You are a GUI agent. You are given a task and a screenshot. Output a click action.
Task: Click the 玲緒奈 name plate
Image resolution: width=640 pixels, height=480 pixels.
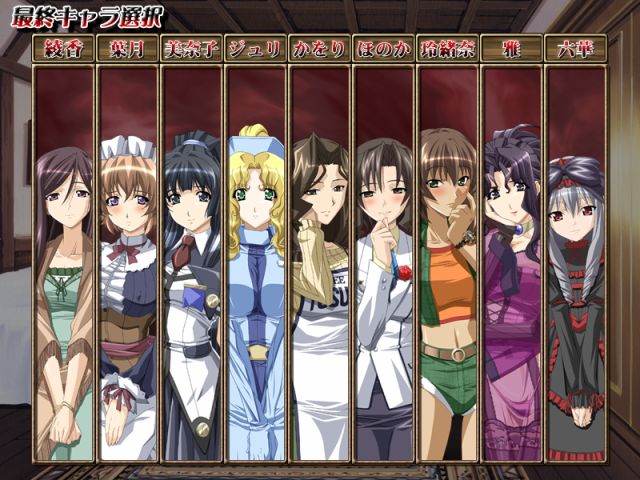pyautogui.click(x=448, y=48)
